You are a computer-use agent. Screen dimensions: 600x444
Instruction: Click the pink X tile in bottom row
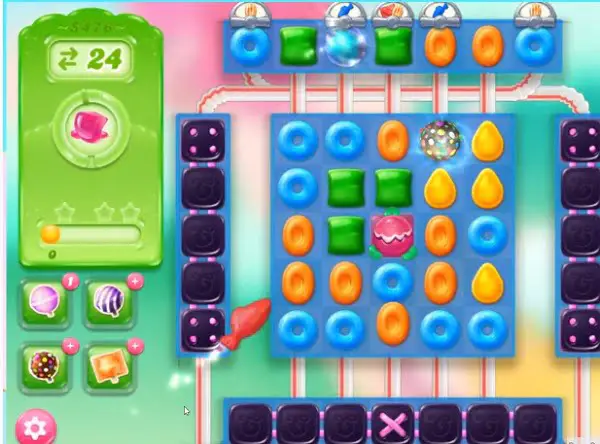coord(389,423)
